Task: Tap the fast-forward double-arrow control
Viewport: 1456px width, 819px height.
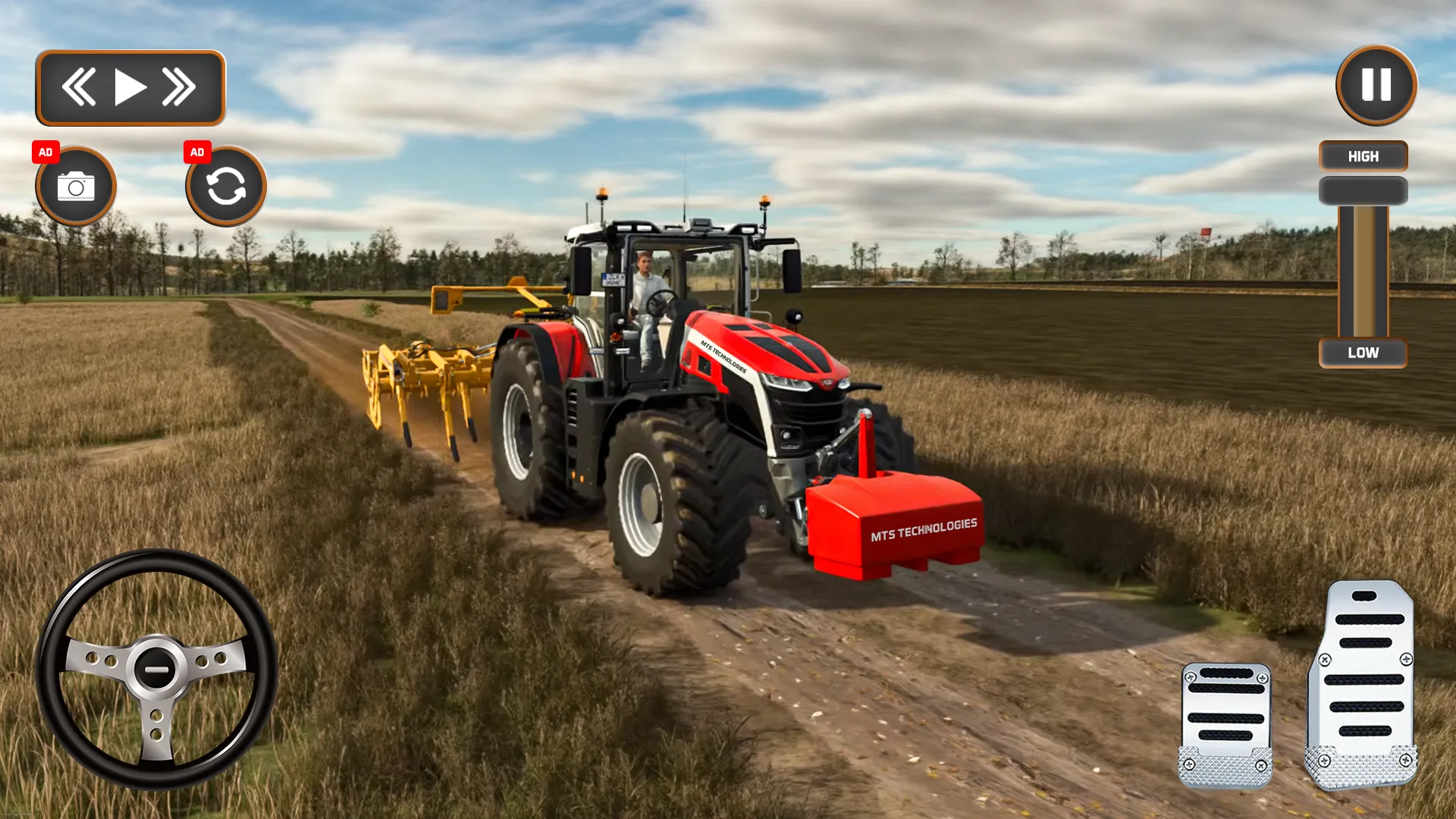Action: (178, 86)
